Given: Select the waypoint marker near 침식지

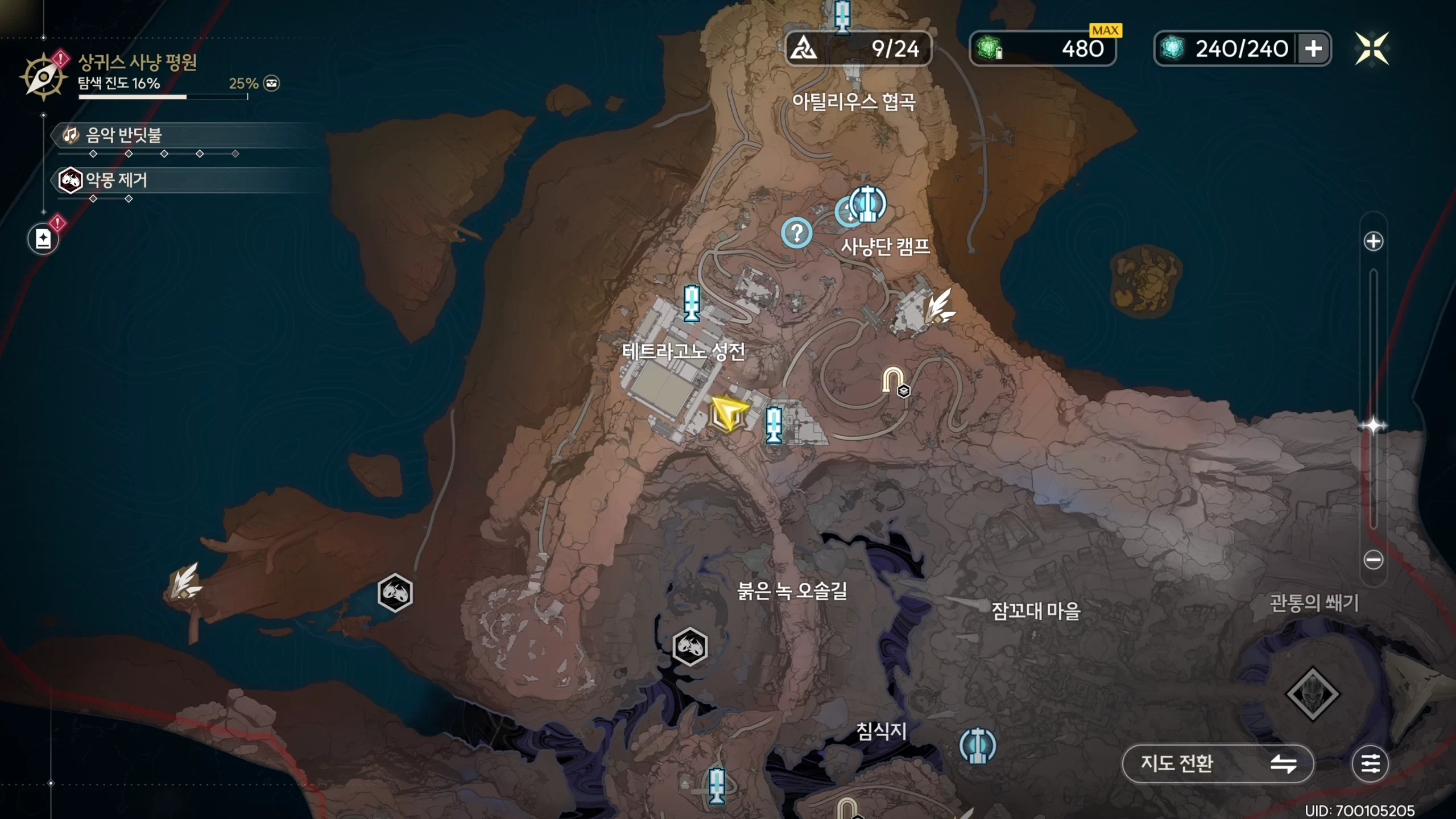Looking at the screenshot, I should [977, 745].
